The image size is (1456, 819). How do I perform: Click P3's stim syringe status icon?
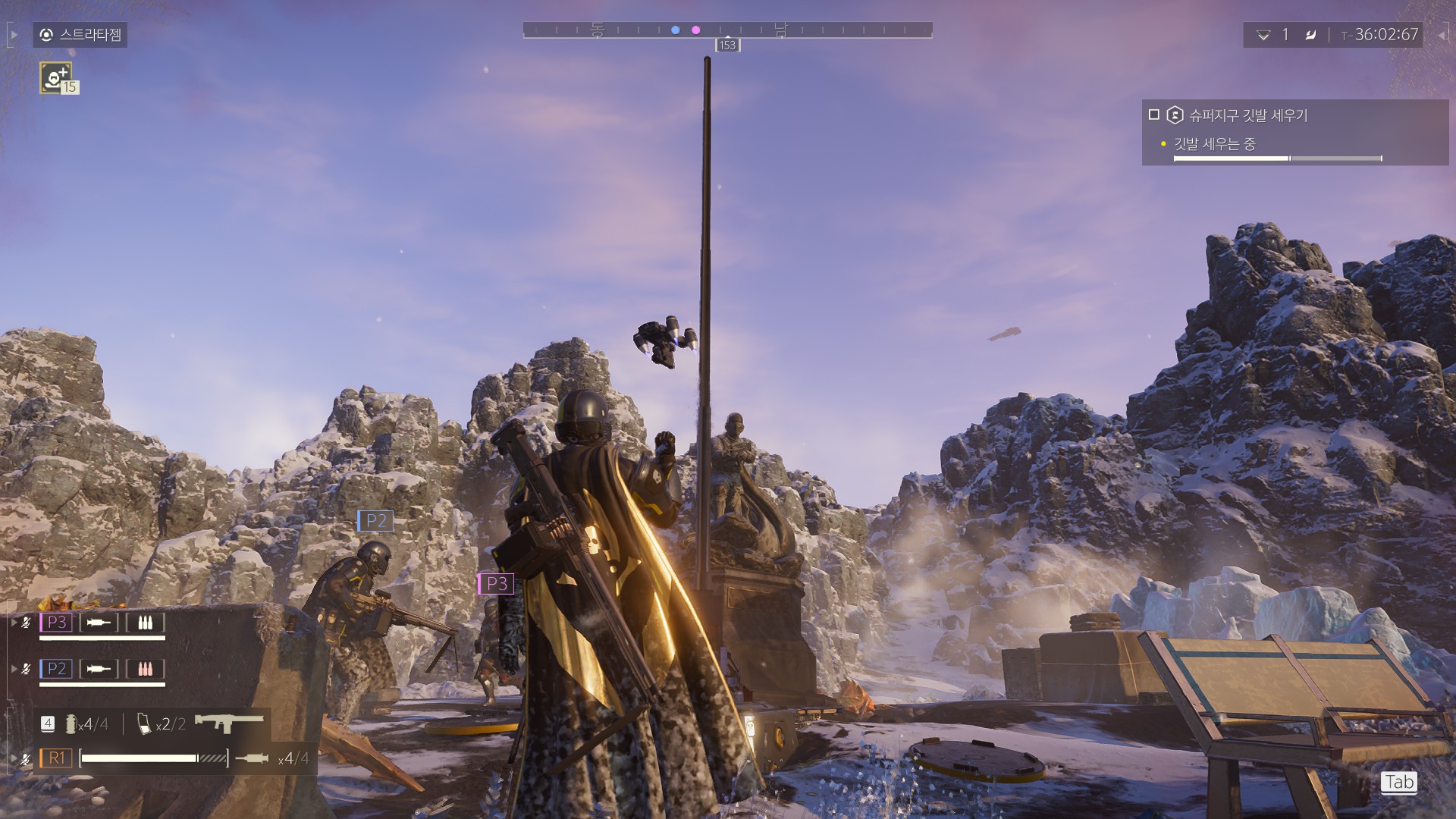point(99,623)
